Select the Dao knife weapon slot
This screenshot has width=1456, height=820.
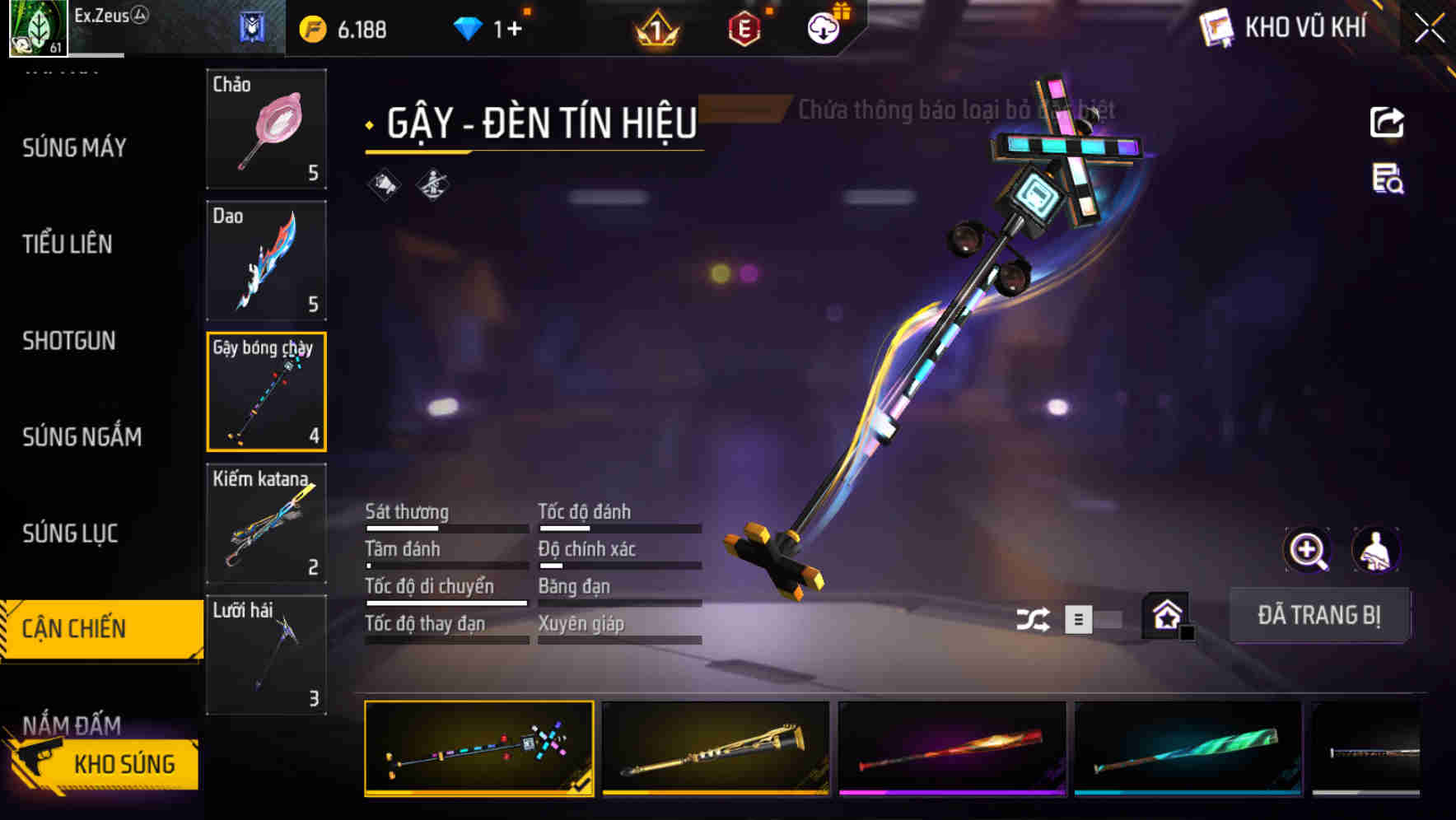pyautogui.click(x=266, y=260)
